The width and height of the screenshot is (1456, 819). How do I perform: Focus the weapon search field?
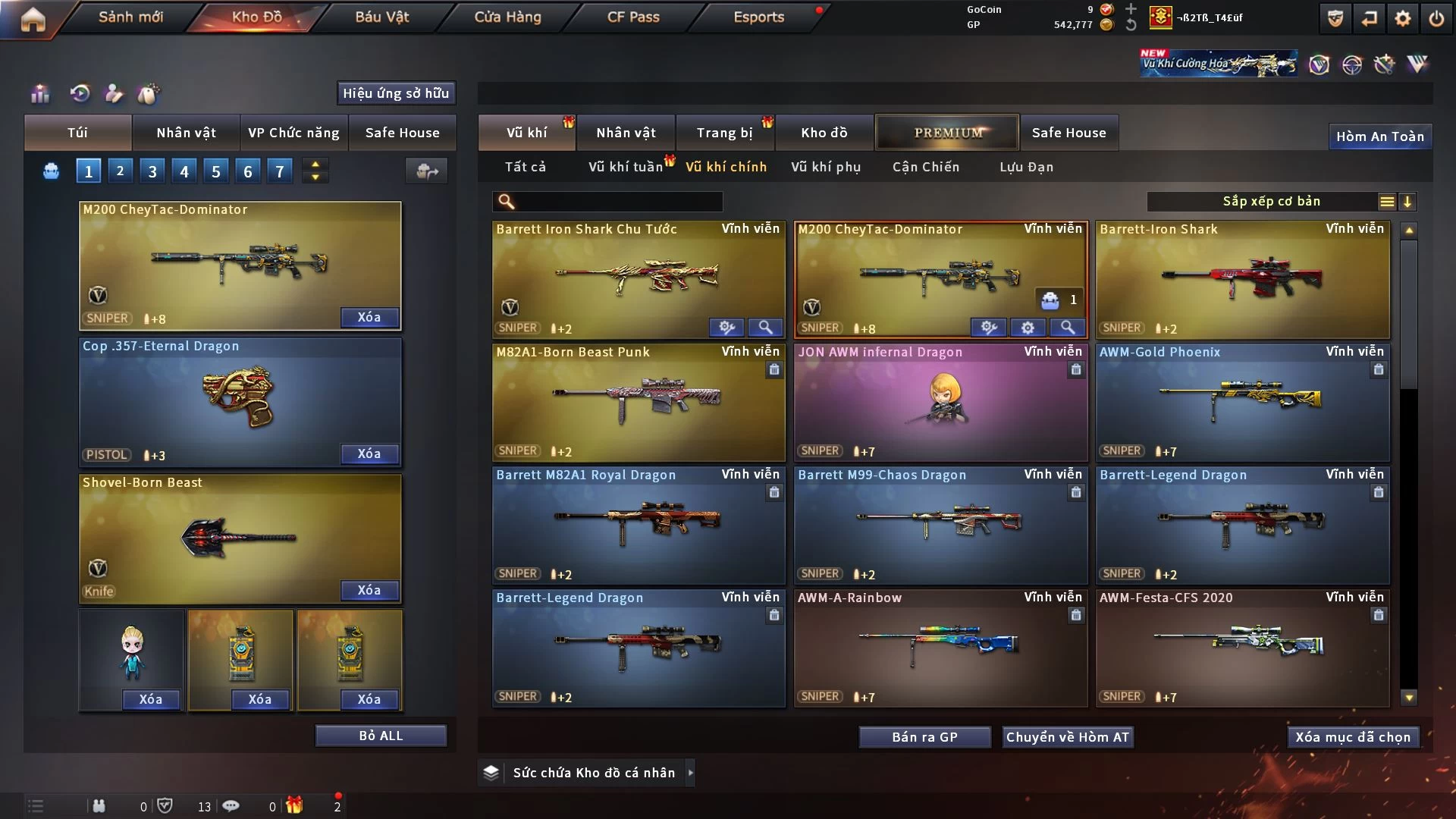pyautogui.click(x=618, y=202)
